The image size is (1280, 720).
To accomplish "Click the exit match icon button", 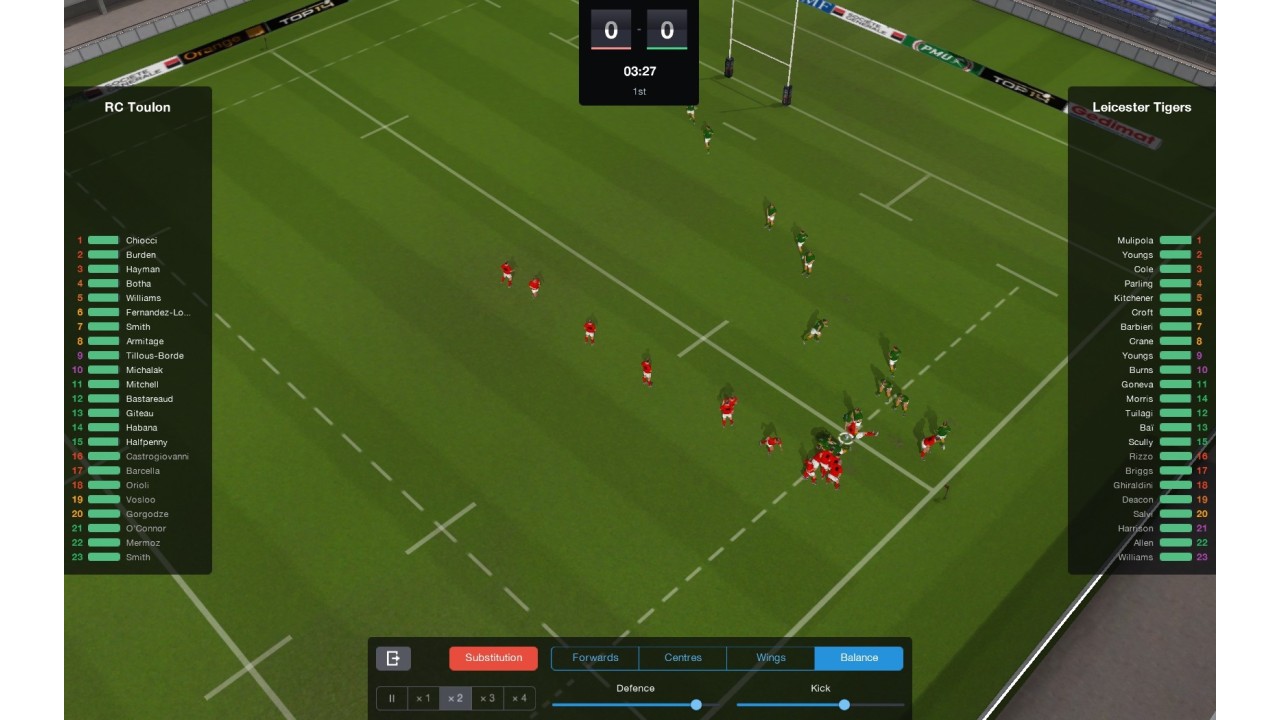I will click(x=393, y=658).
